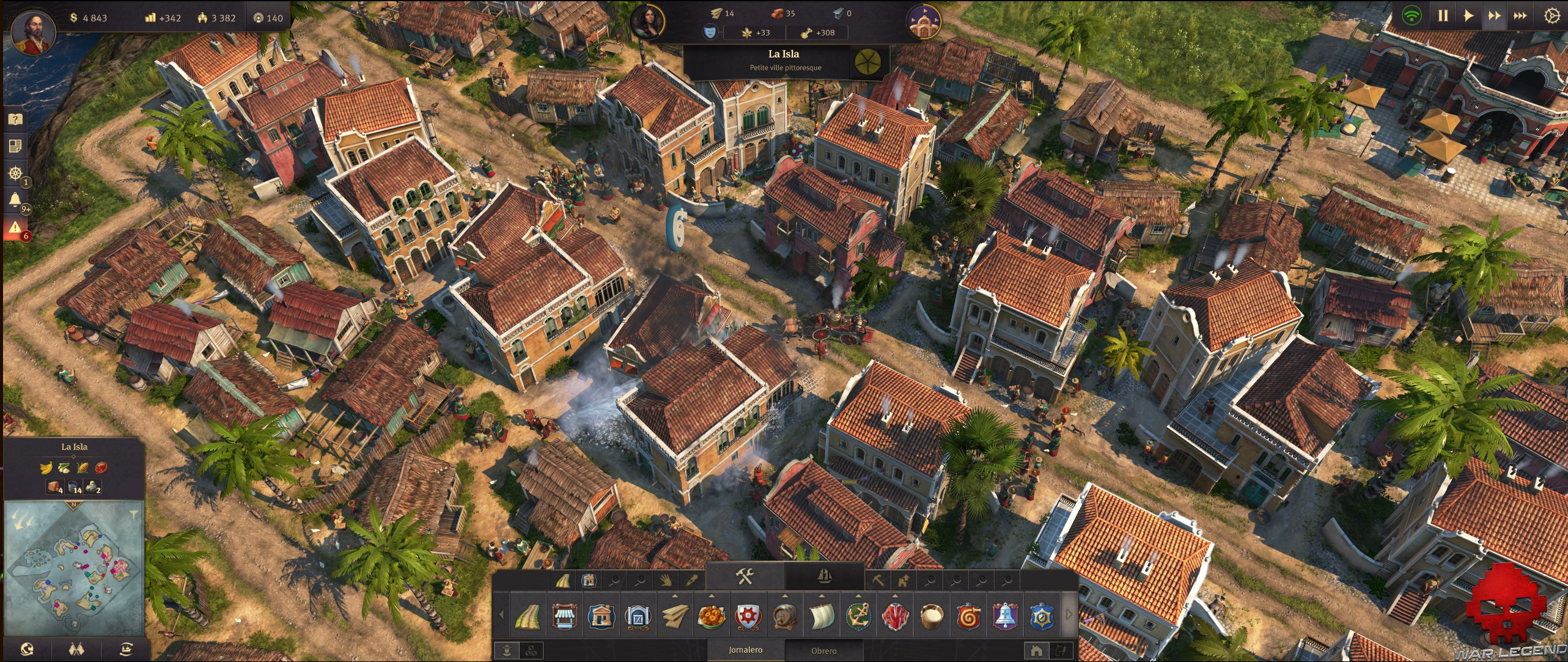This screenshot has width=1568, height=662.
Task: Select the poncho building icon
Action: click(895, 616)
